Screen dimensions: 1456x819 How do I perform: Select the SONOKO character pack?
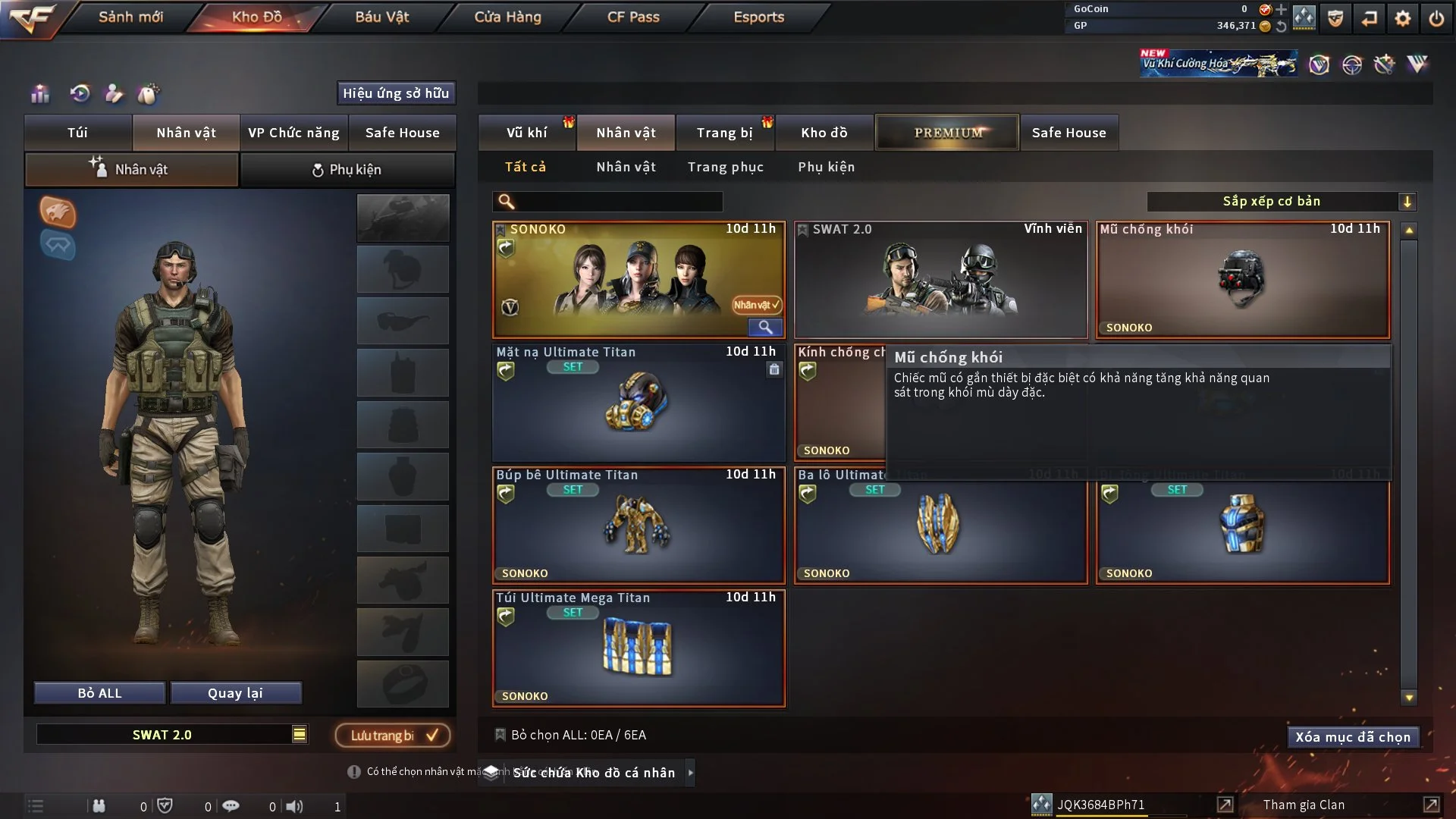(x=638, y=279)
